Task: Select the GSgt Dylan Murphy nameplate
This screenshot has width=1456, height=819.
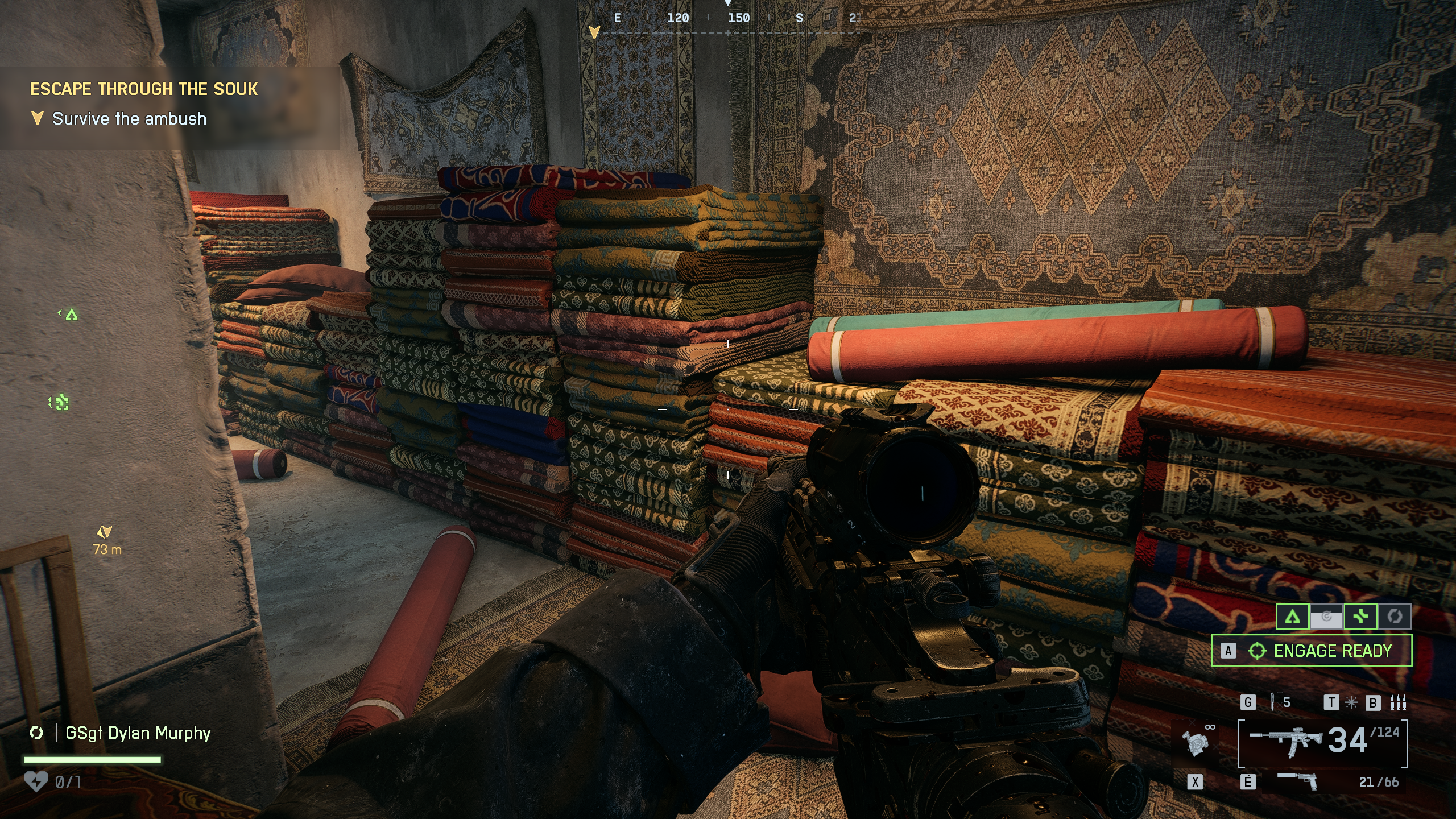Action: pos(138,733)
